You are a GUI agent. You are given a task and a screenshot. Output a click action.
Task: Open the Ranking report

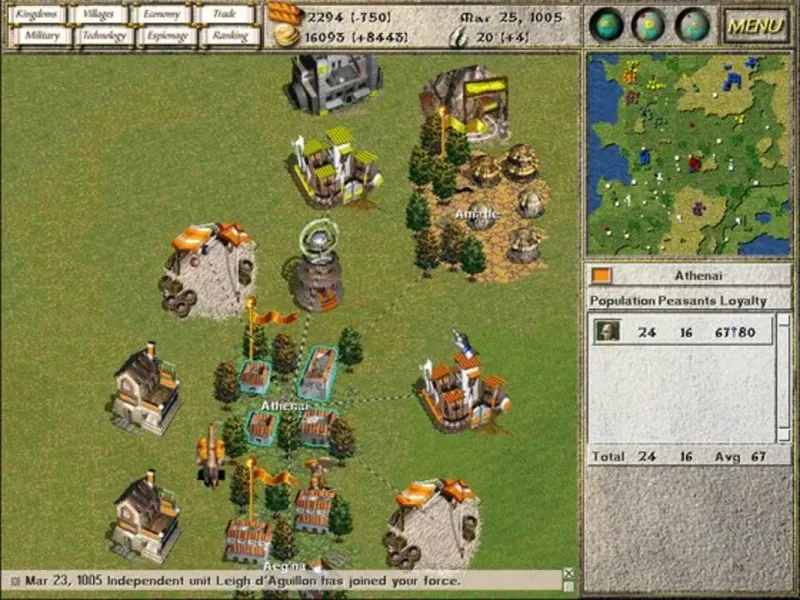(230, 35)
